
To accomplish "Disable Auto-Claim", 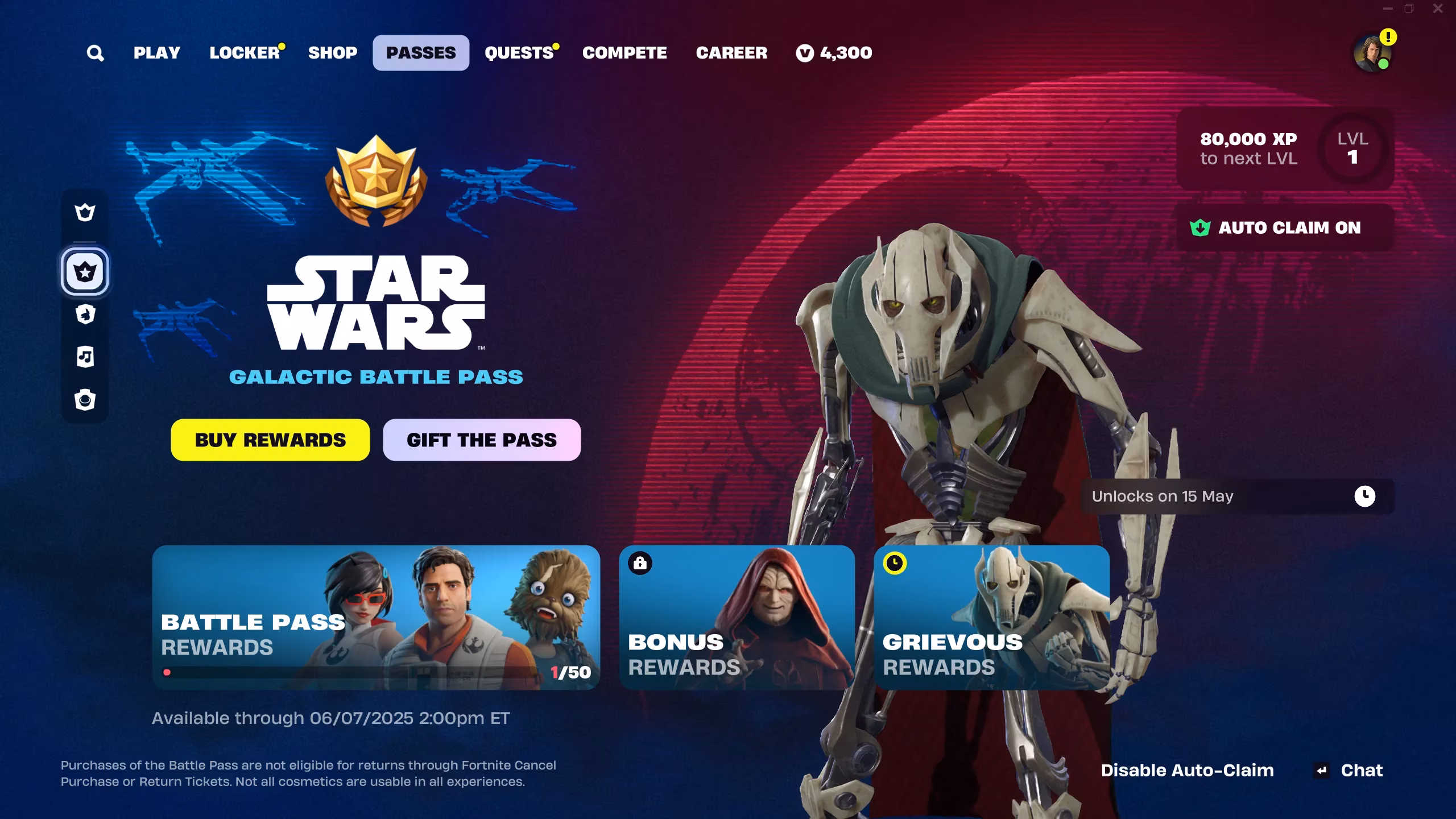I will [x=1188, y=770].
